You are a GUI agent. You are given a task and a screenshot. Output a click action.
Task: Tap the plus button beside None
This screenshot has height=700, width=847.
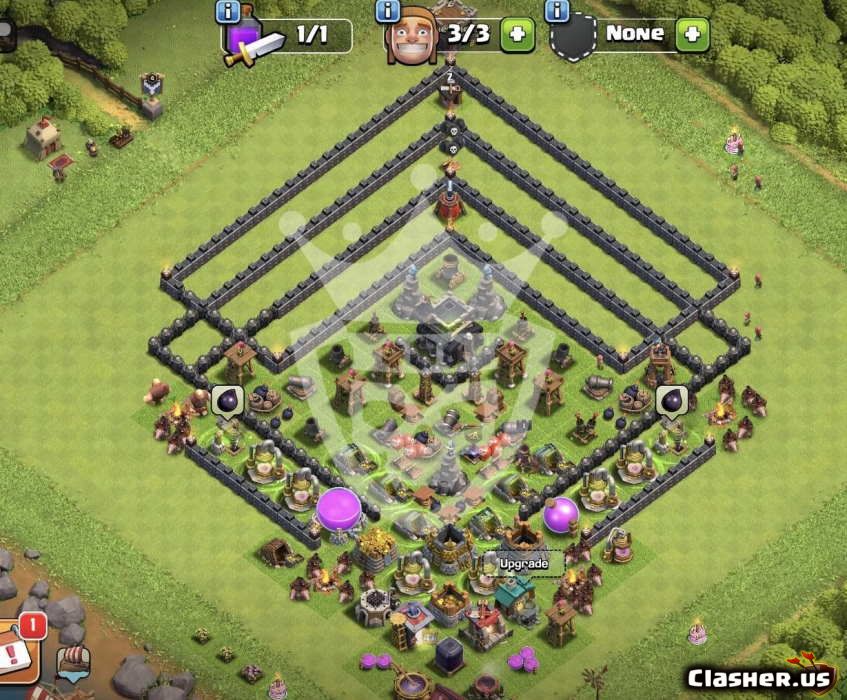coord(692,35)
